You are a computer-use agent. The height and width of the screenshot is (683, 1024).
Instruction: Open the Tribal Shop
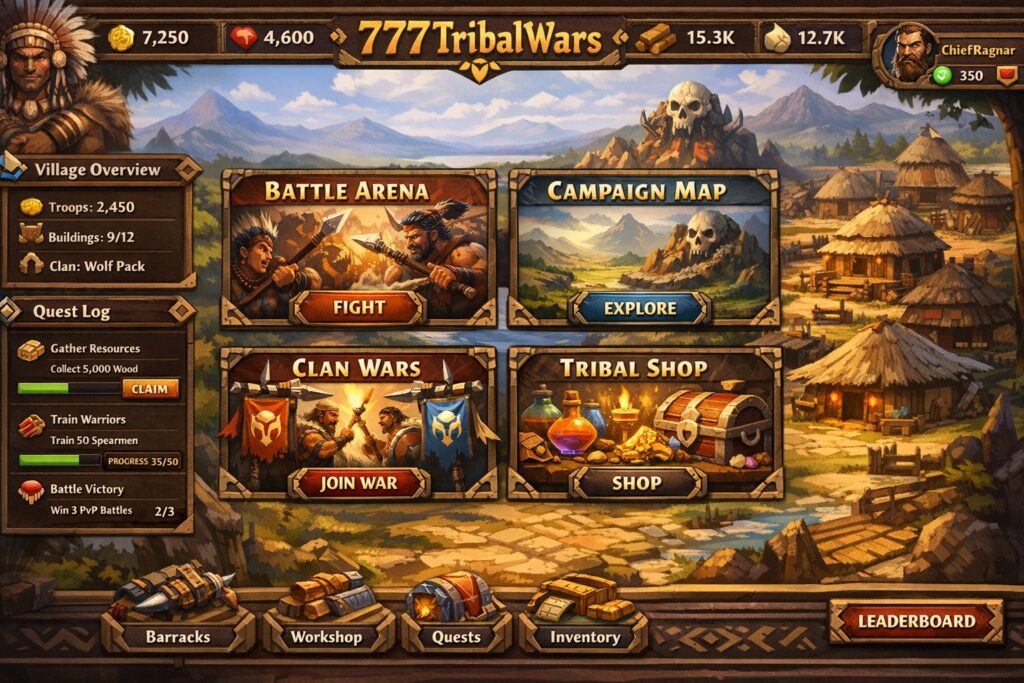[637, 483]
